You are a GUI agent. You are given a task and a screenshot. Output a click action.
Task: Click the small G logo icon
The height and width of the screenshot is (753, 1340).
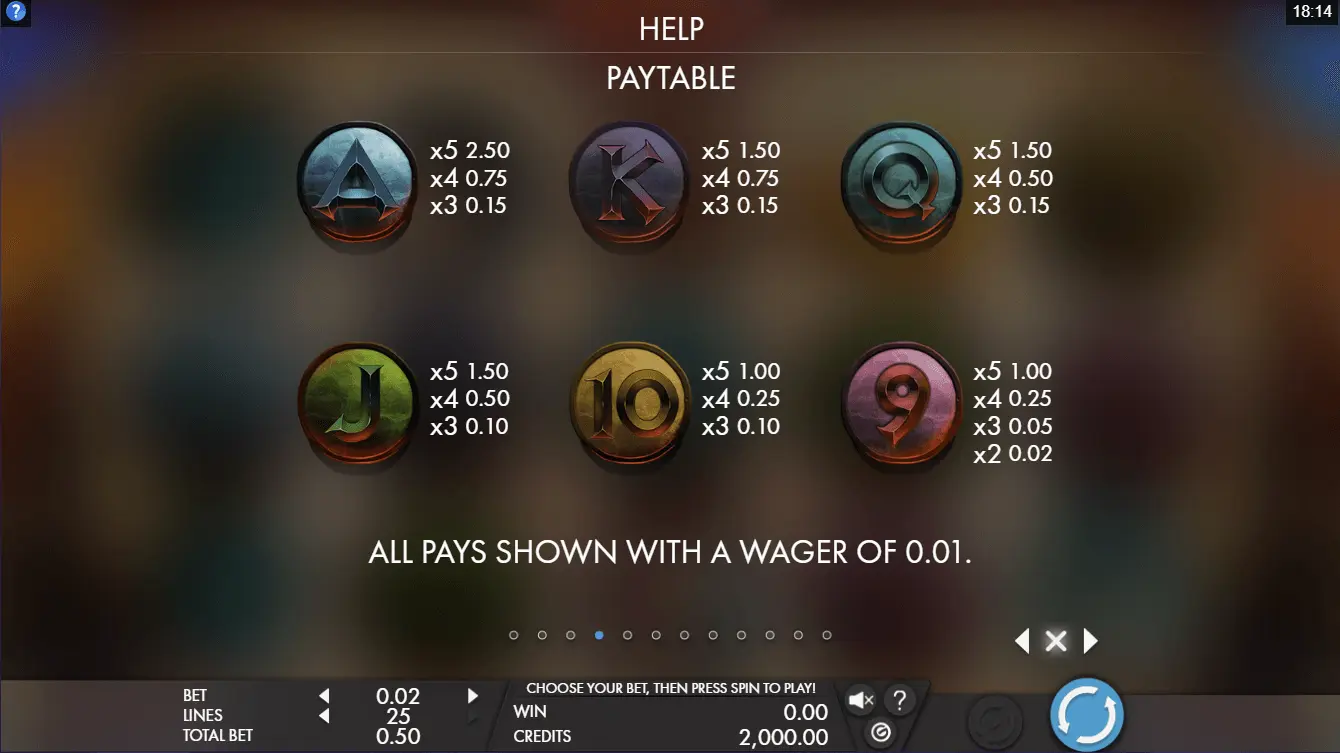(x=880, y=733)
